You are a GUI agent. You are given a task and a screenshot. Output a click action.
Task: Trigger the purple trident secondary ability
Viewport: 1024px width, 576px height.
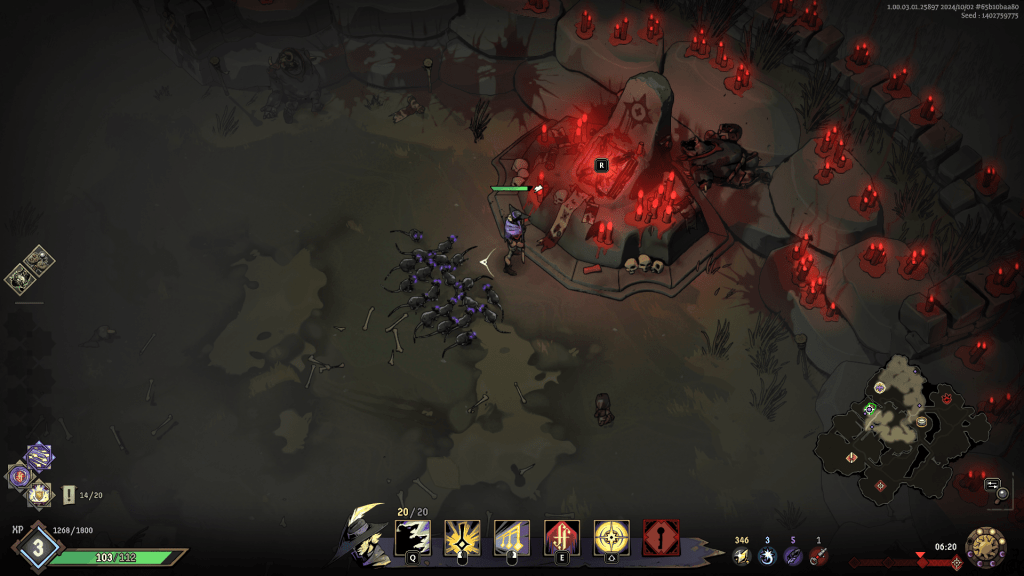pyautogui.click(x=512, y=538)
